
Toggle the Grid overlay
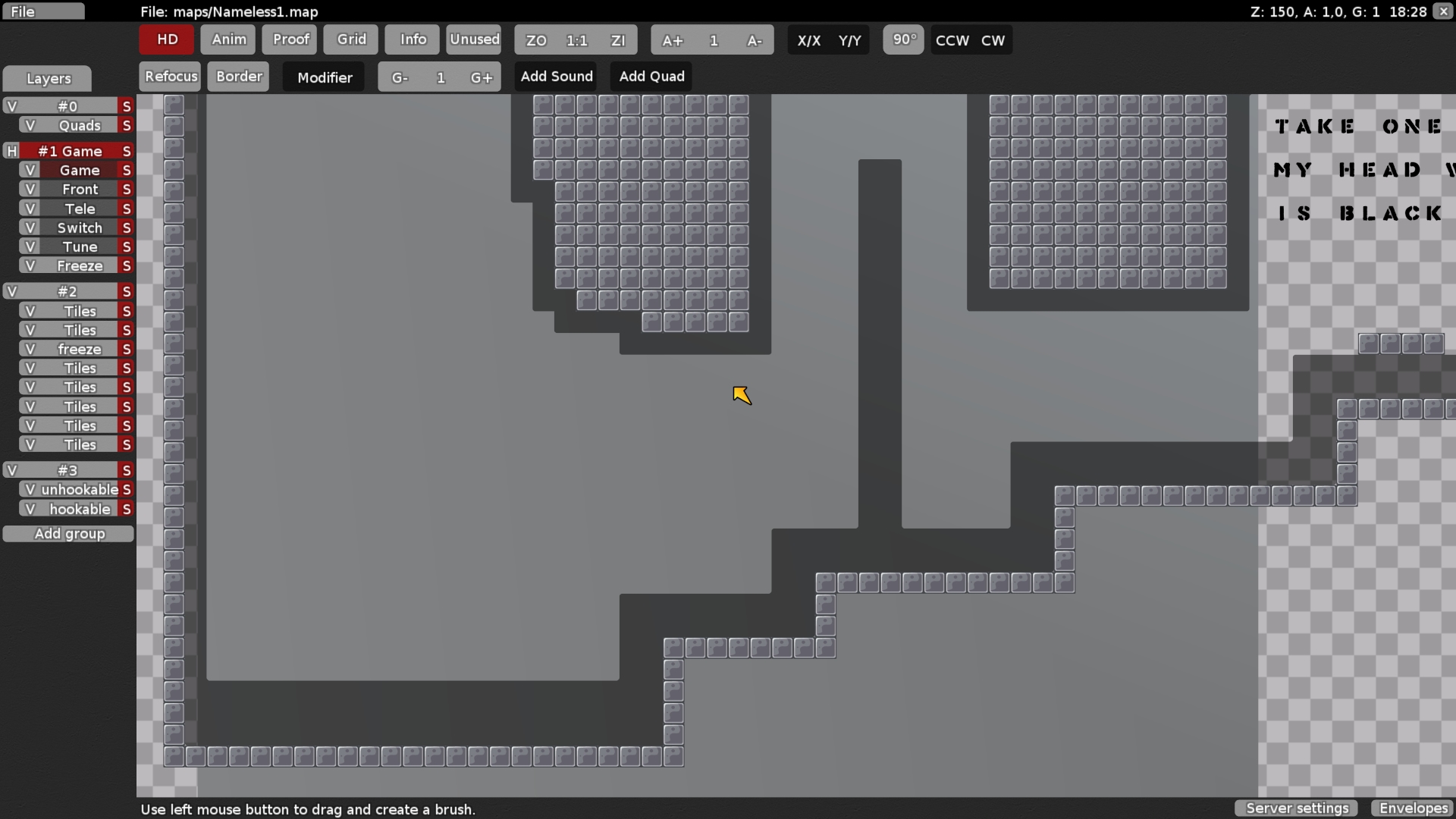(350, 39)
